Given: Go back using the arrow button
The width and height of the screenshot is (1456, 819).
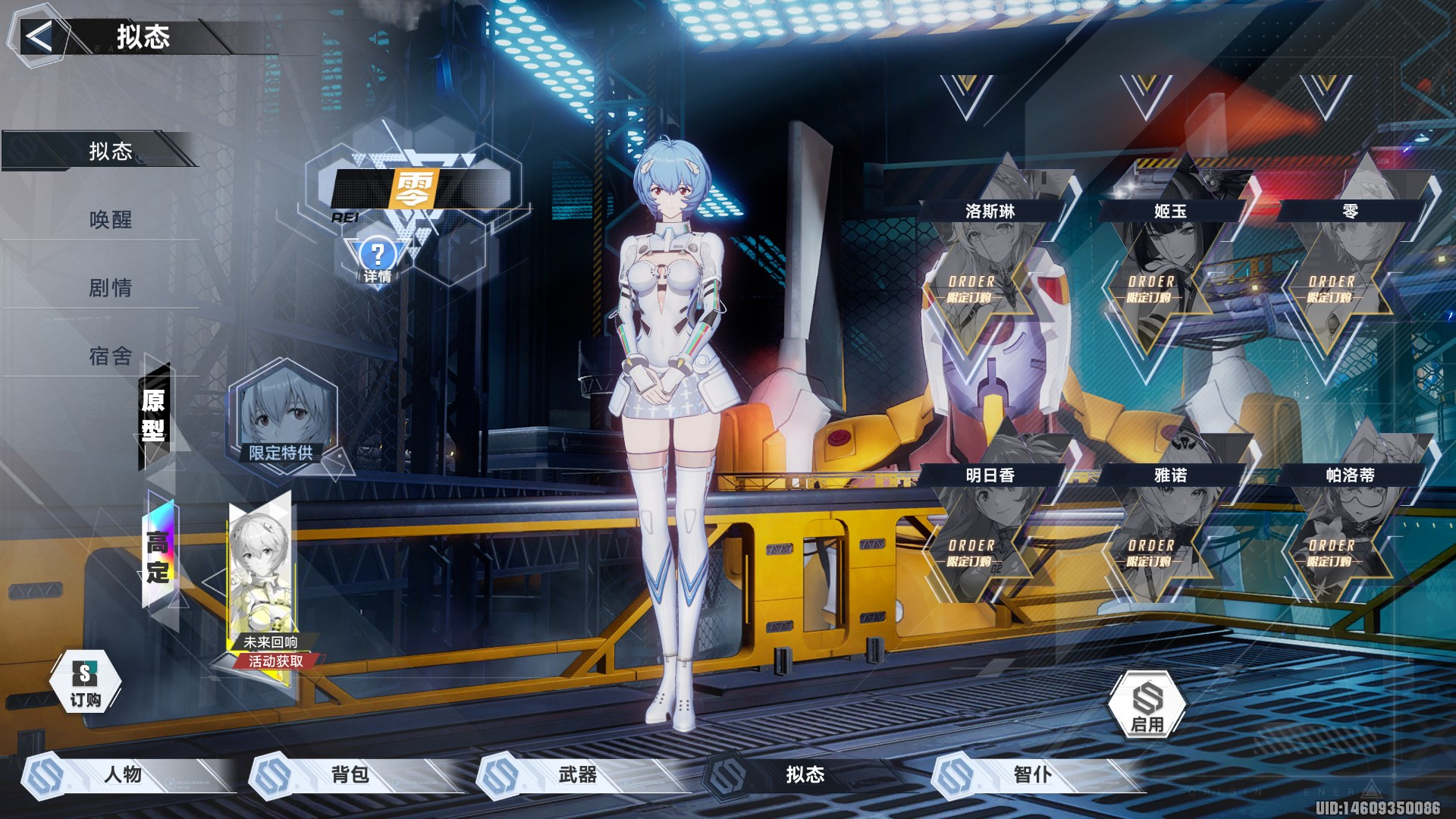Looking at the screenshot, I should pyautogui.click(x=38, y=36).
